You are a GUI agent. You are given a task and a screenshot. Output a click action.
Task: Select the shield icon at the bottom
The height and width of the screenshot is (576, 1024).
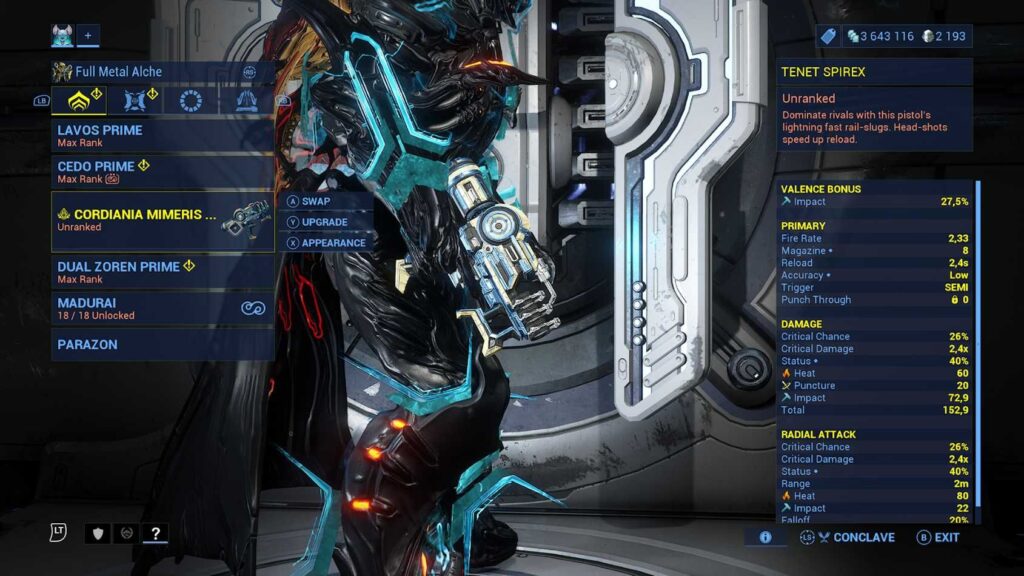pyautogui.click(x=97, y=533)
